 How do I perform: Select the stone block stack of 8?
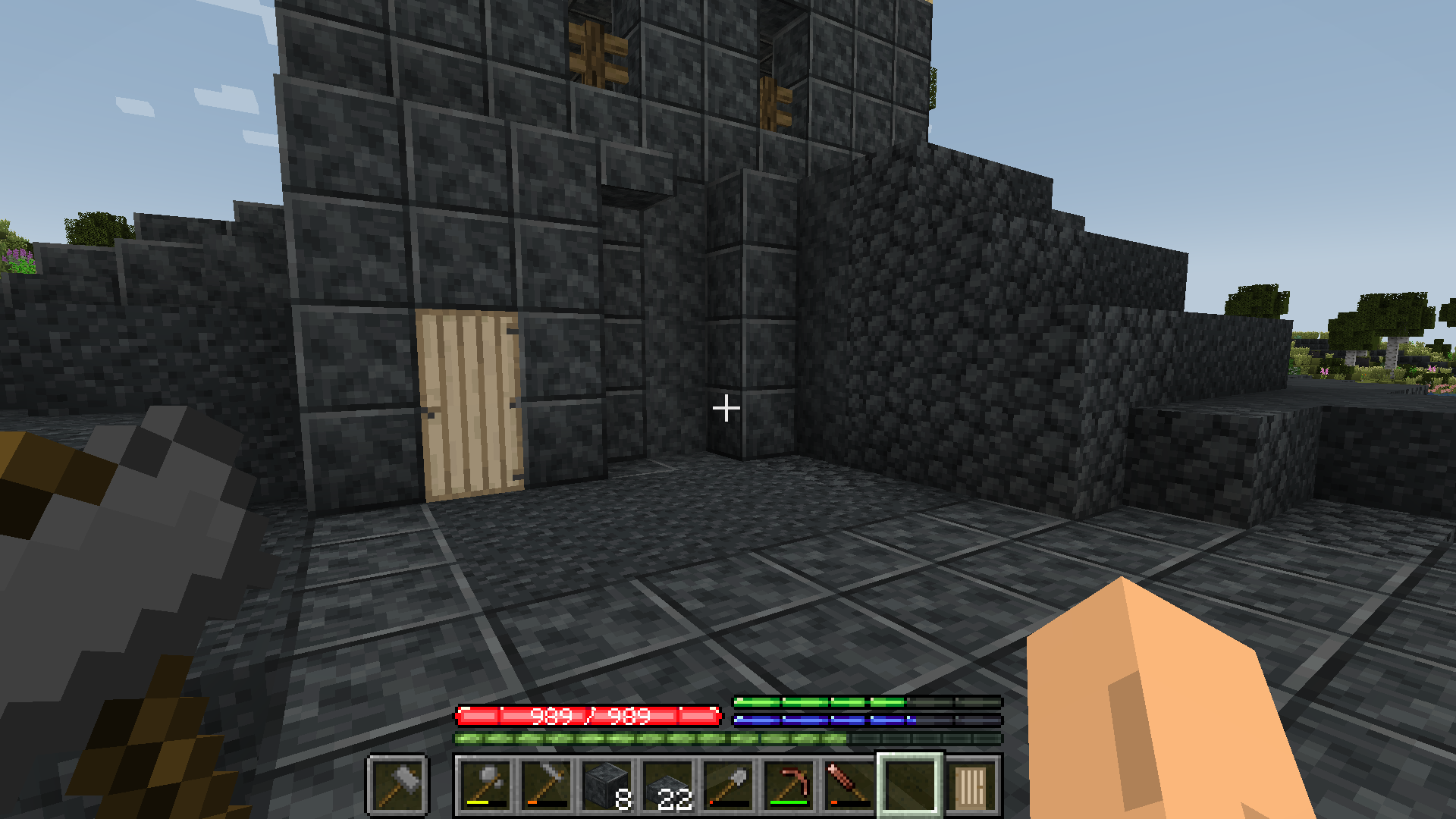click(x=607, y=784)
